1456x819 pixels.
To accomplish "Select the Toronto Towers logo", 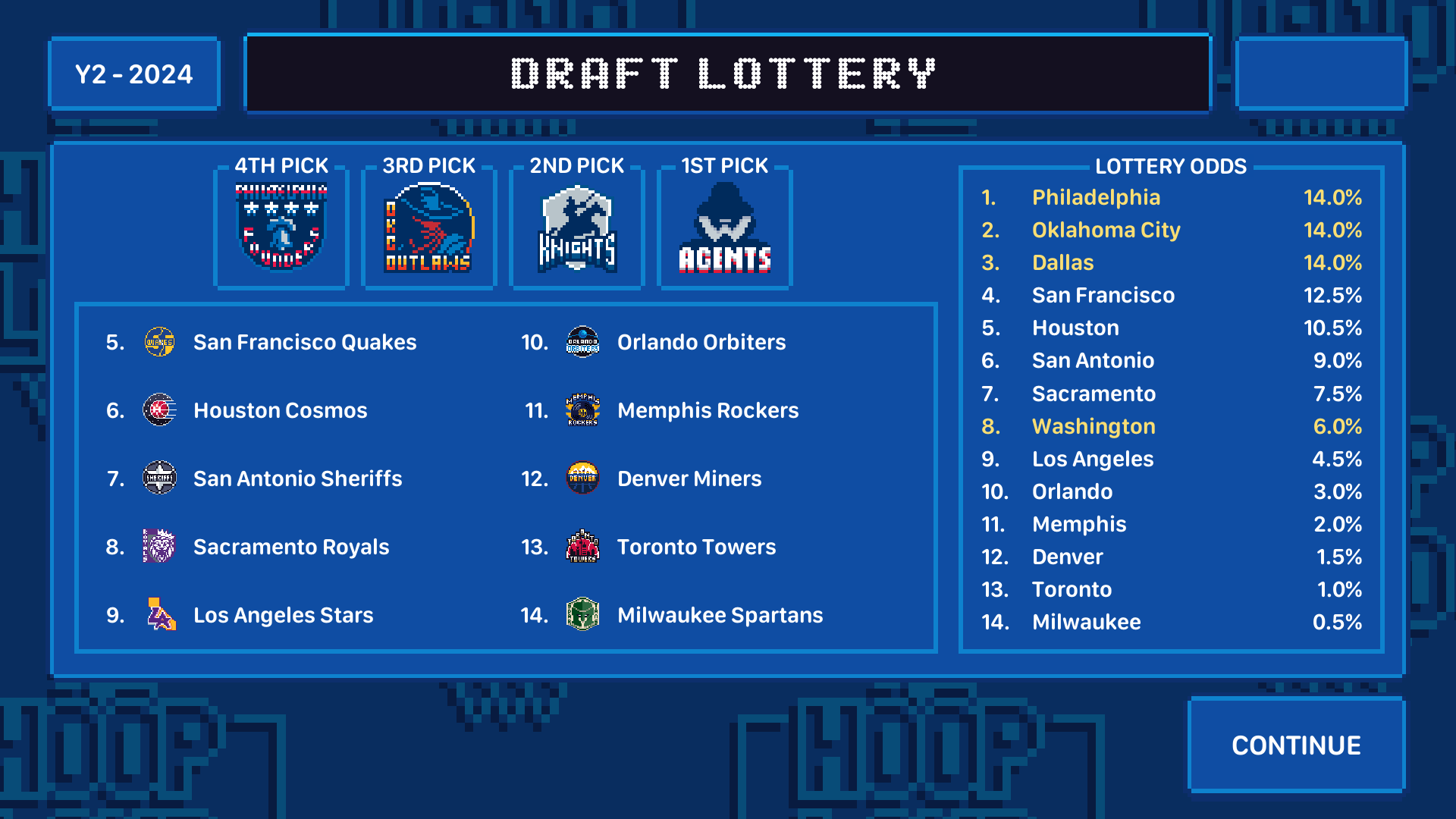I will (x=584, y=547).
